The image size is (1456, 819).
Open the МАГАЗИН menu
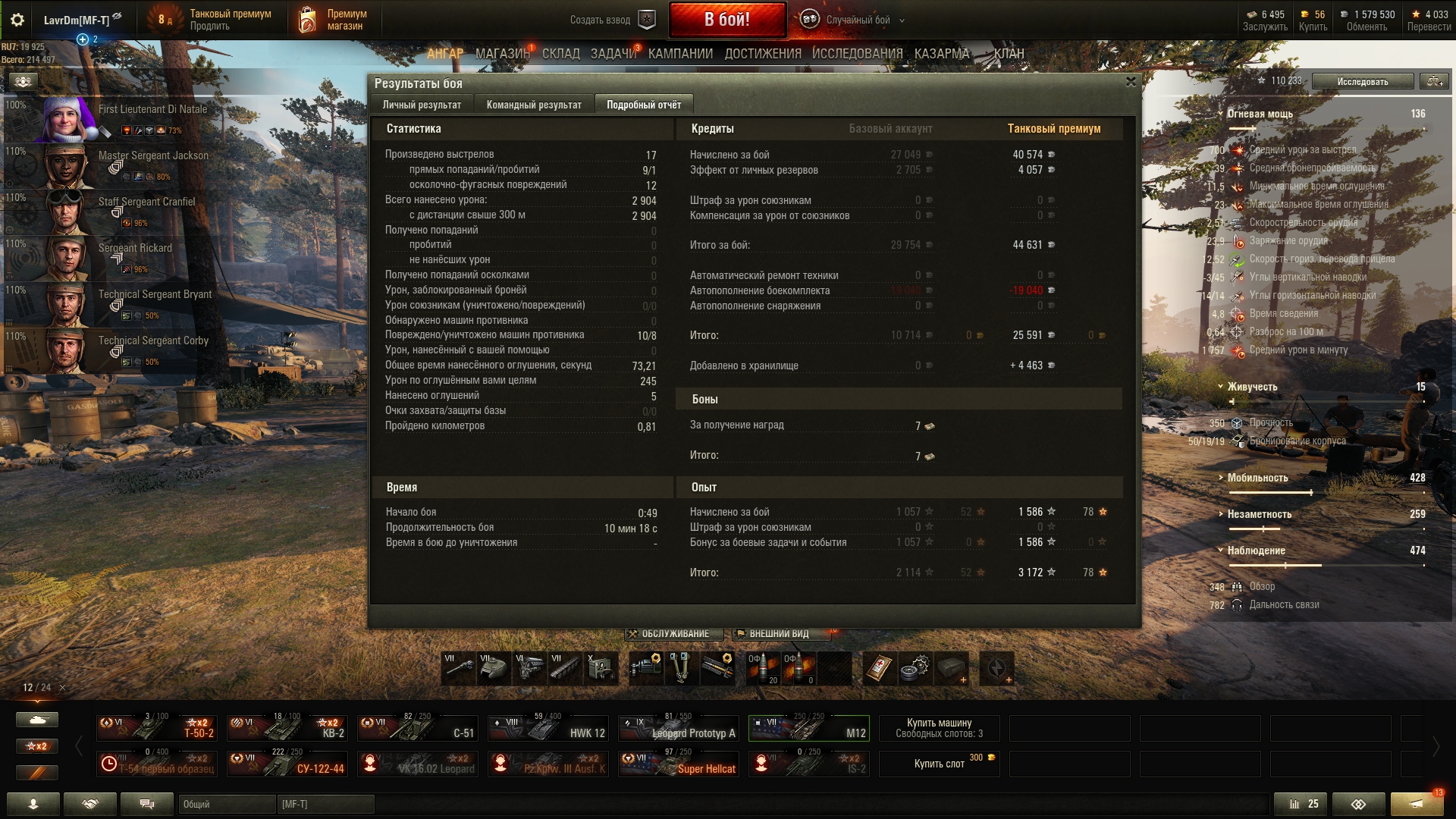(502, 54)
